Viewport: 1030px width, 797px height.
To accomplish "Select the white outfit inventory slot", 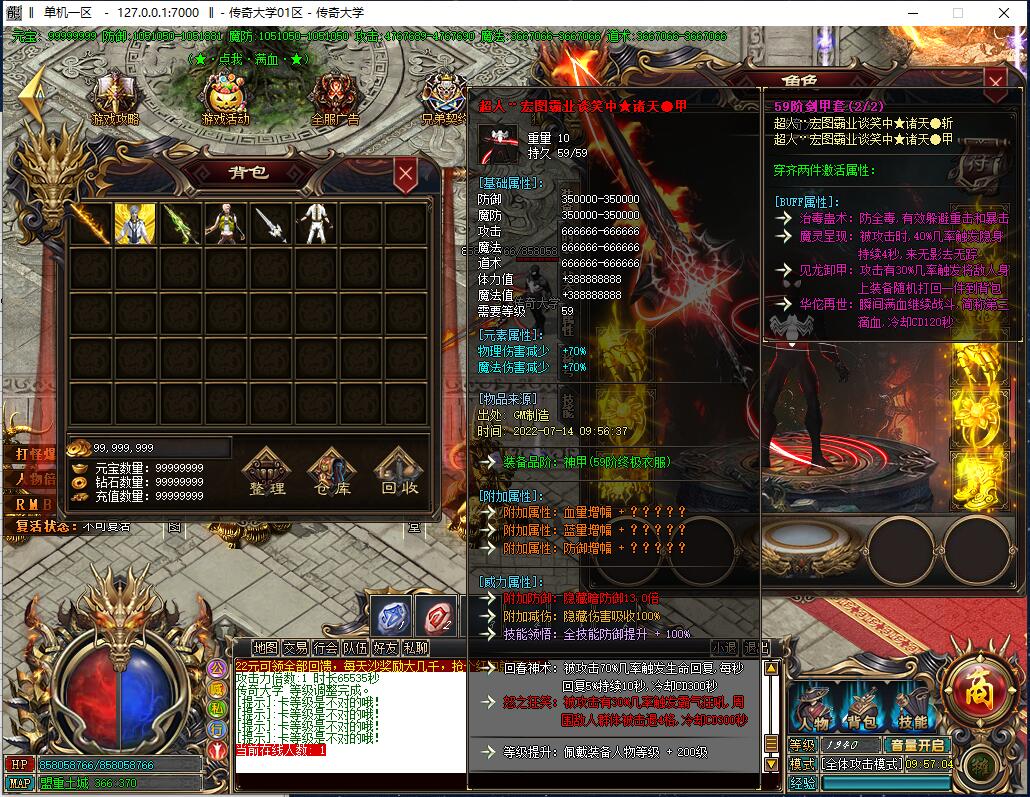I will 315,224.
